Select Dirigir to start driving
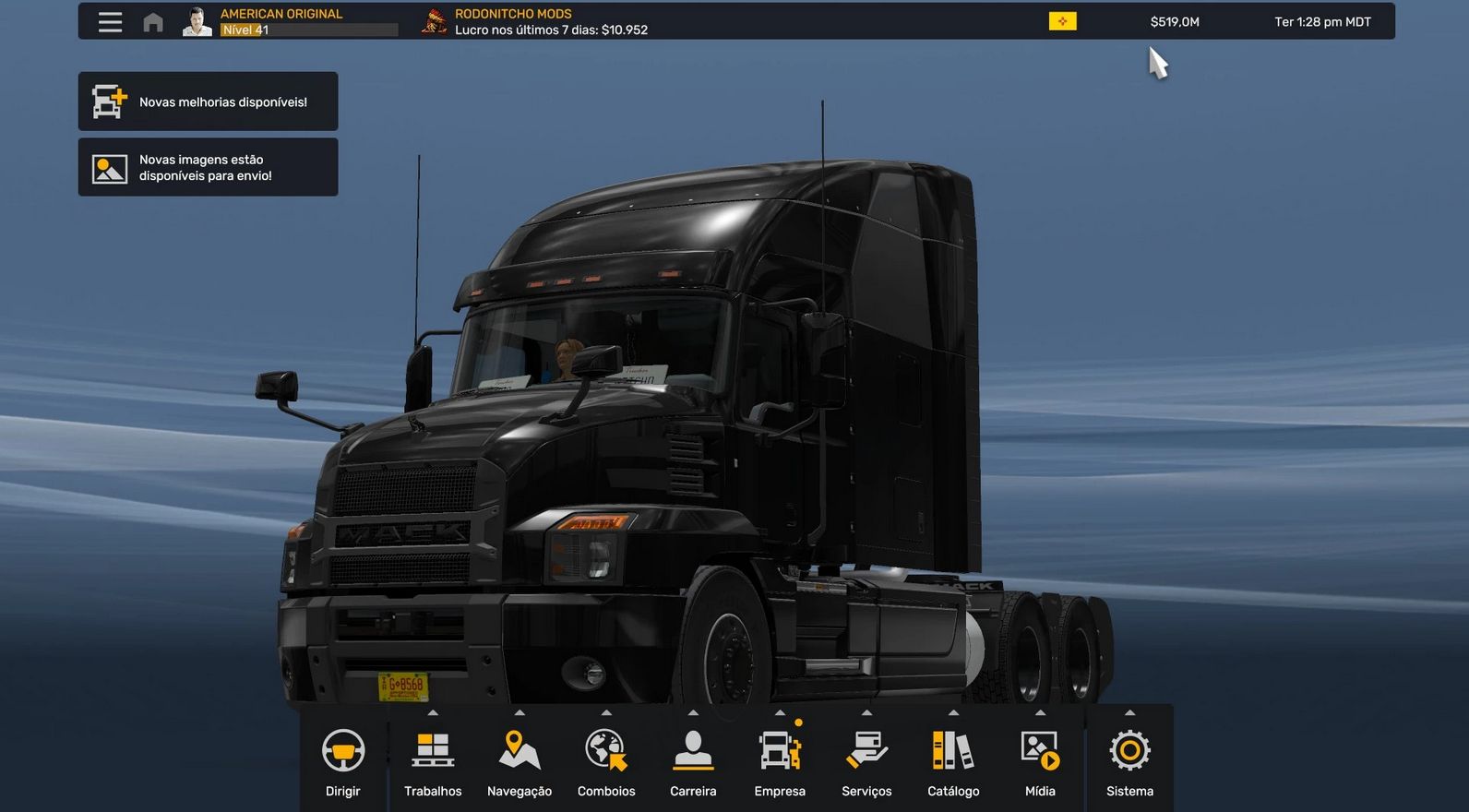 (343, 762)
